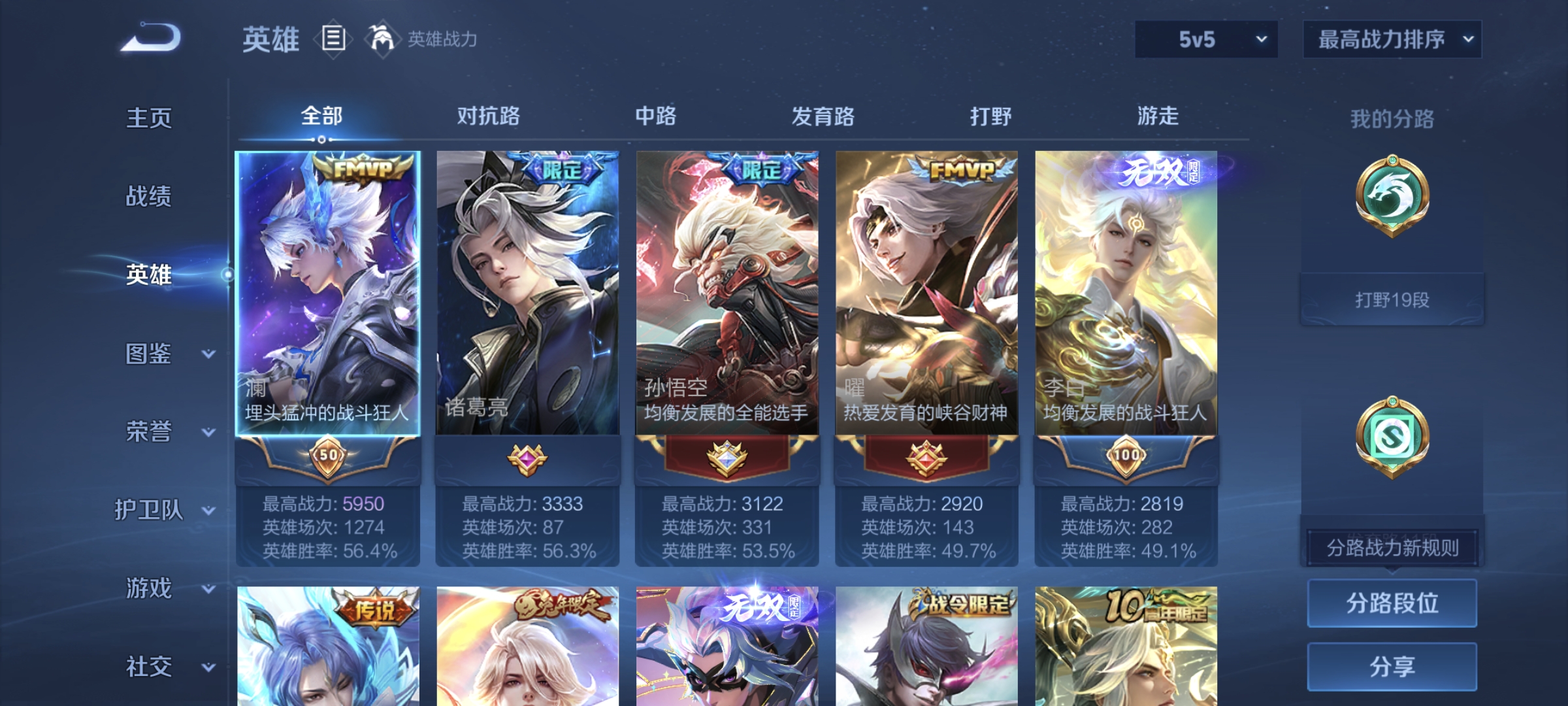This screenshot has width=1568, height=706.
Task: Switch to the 中路 tab
Action: pos(656,116)
